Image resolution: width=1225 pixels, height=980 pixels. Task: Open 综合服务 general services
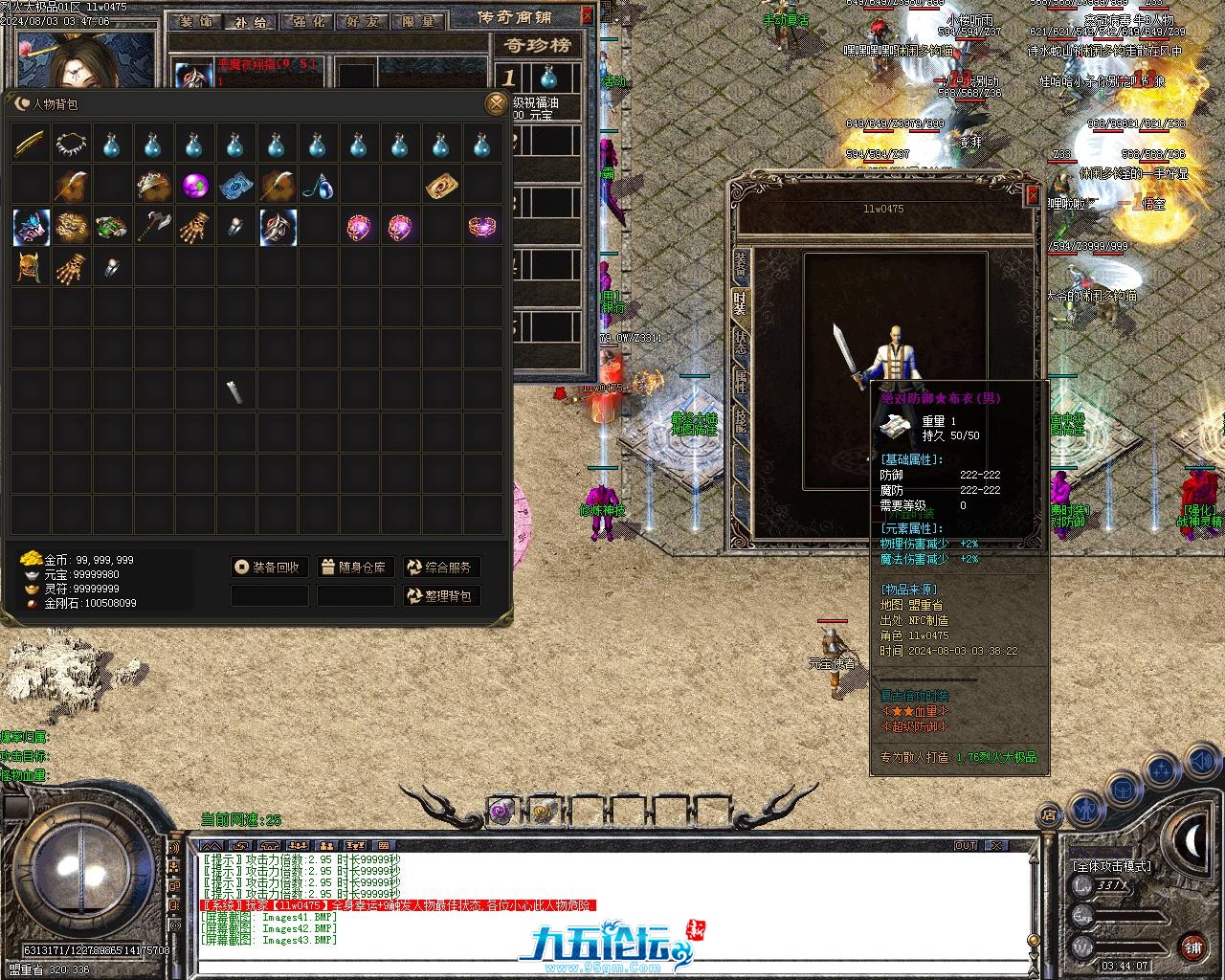[441, 568]
